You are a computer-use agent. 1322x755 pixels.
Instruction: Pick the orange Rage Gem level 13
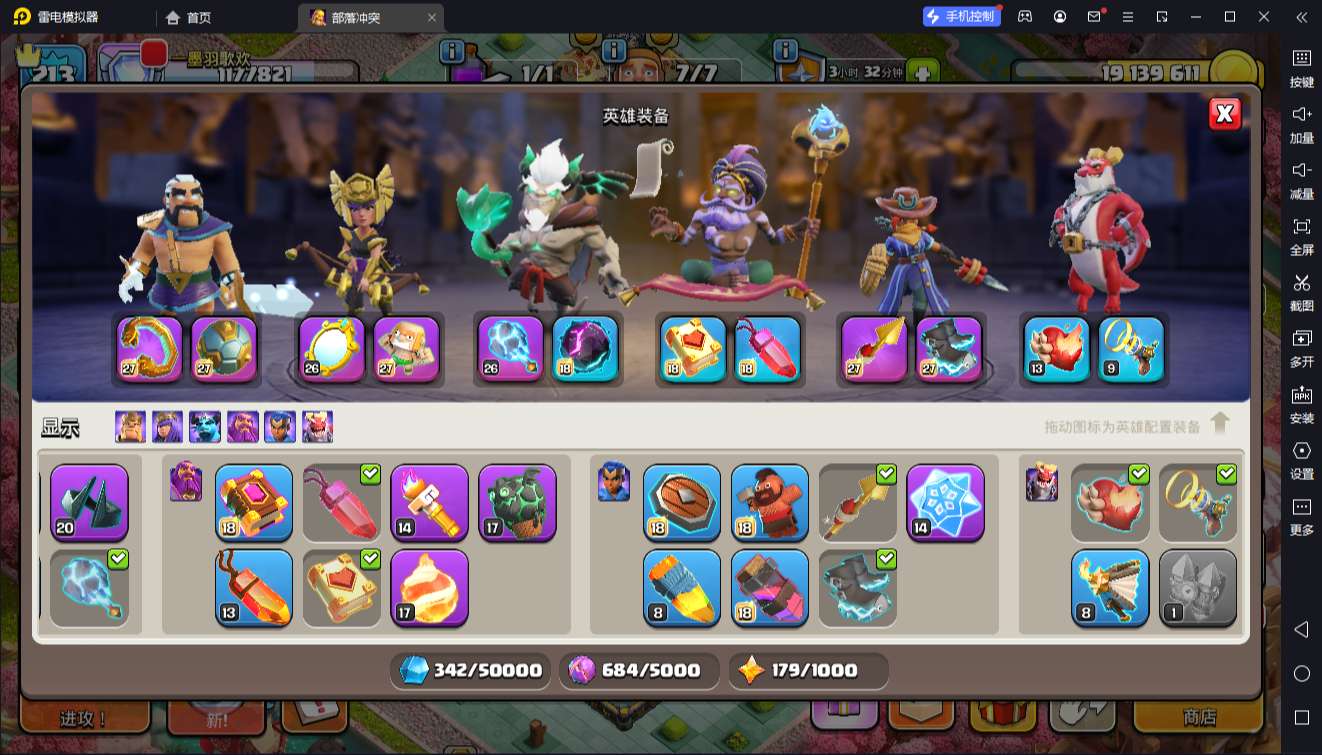point(254,587)
